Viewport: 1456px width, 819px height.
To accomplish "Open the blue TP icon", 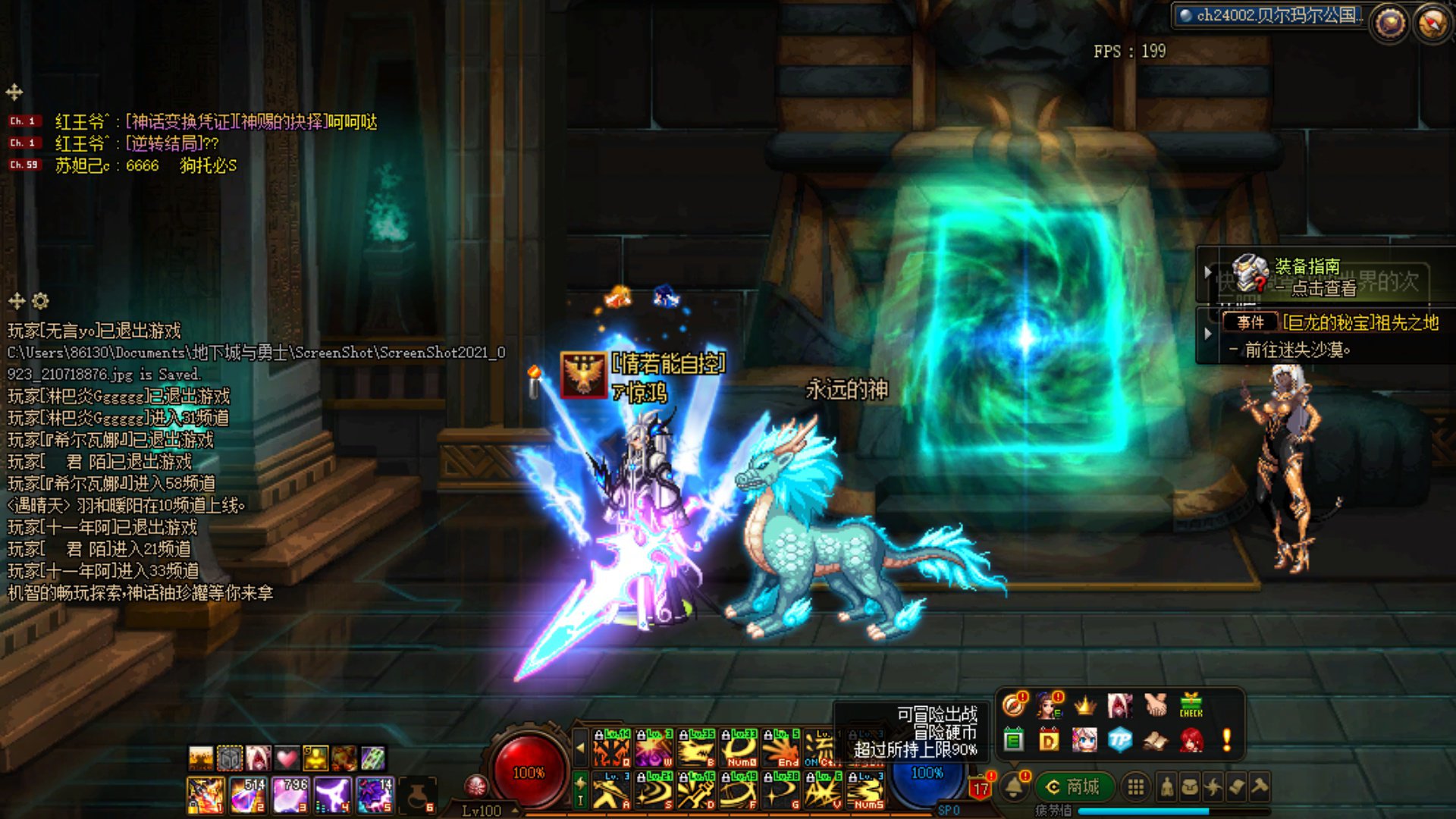I will tap(1119, 740).
